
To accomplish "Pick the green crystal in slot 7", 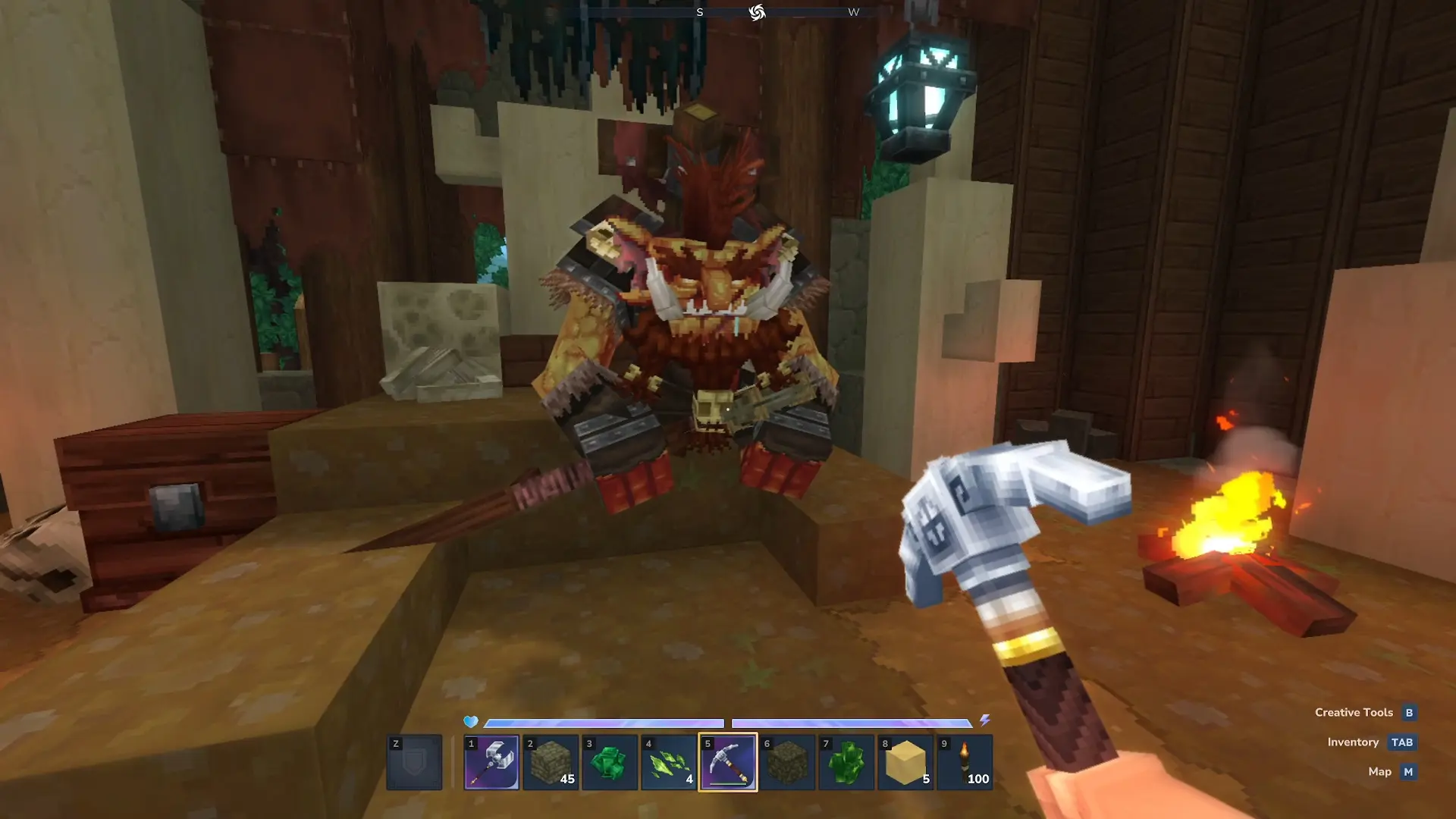I will coord(846,762).
